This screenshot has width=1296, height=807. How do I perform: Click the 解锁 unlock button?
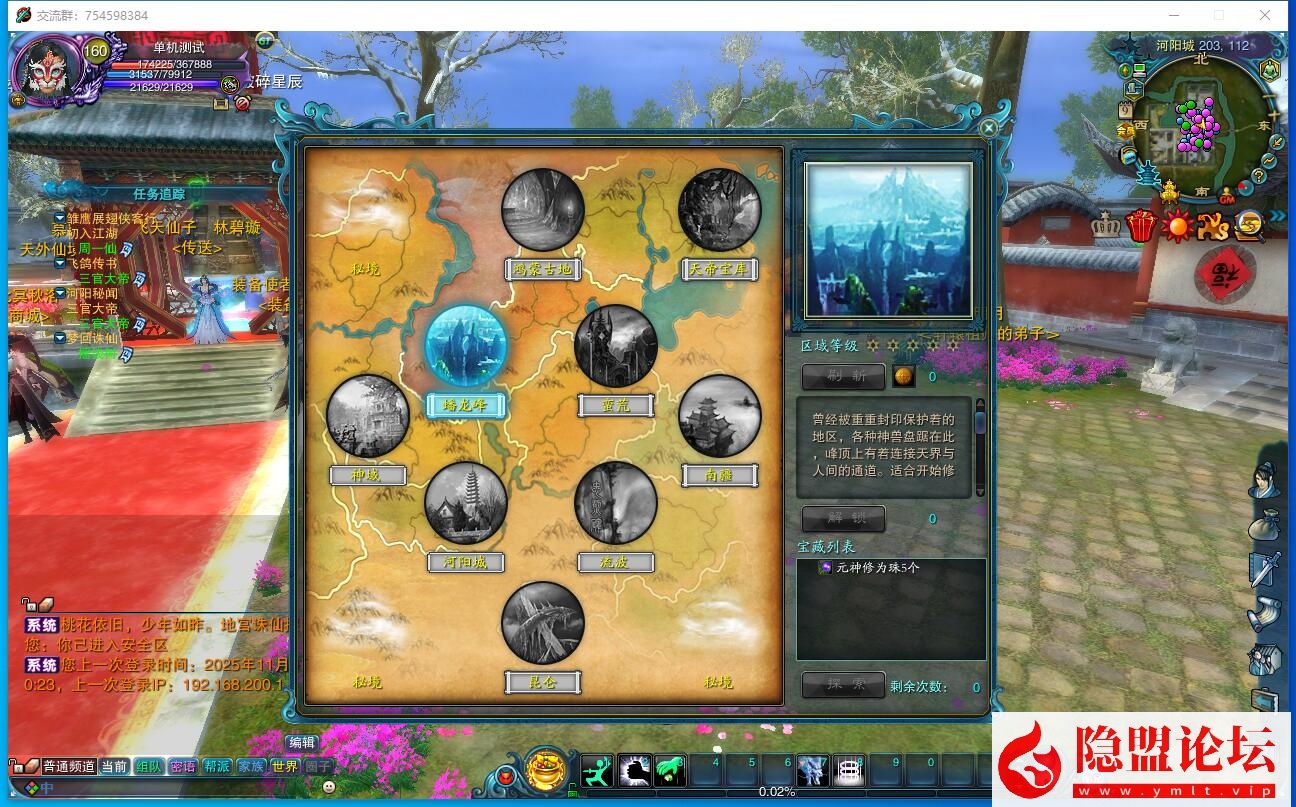843,519
